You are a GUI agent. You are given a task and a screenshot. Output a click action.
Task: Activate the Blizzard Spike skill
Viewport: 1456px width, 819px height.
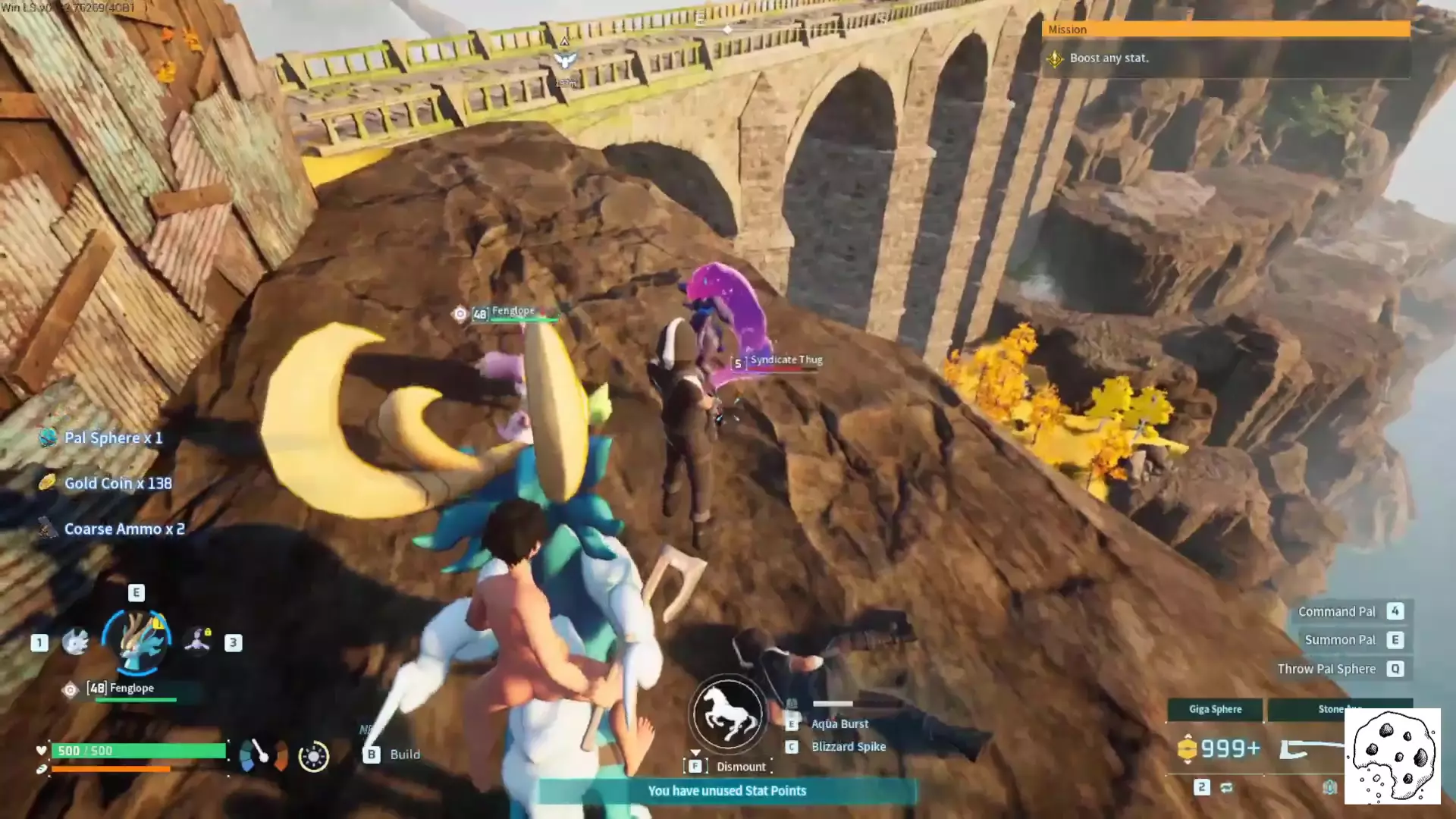(848, 747)
